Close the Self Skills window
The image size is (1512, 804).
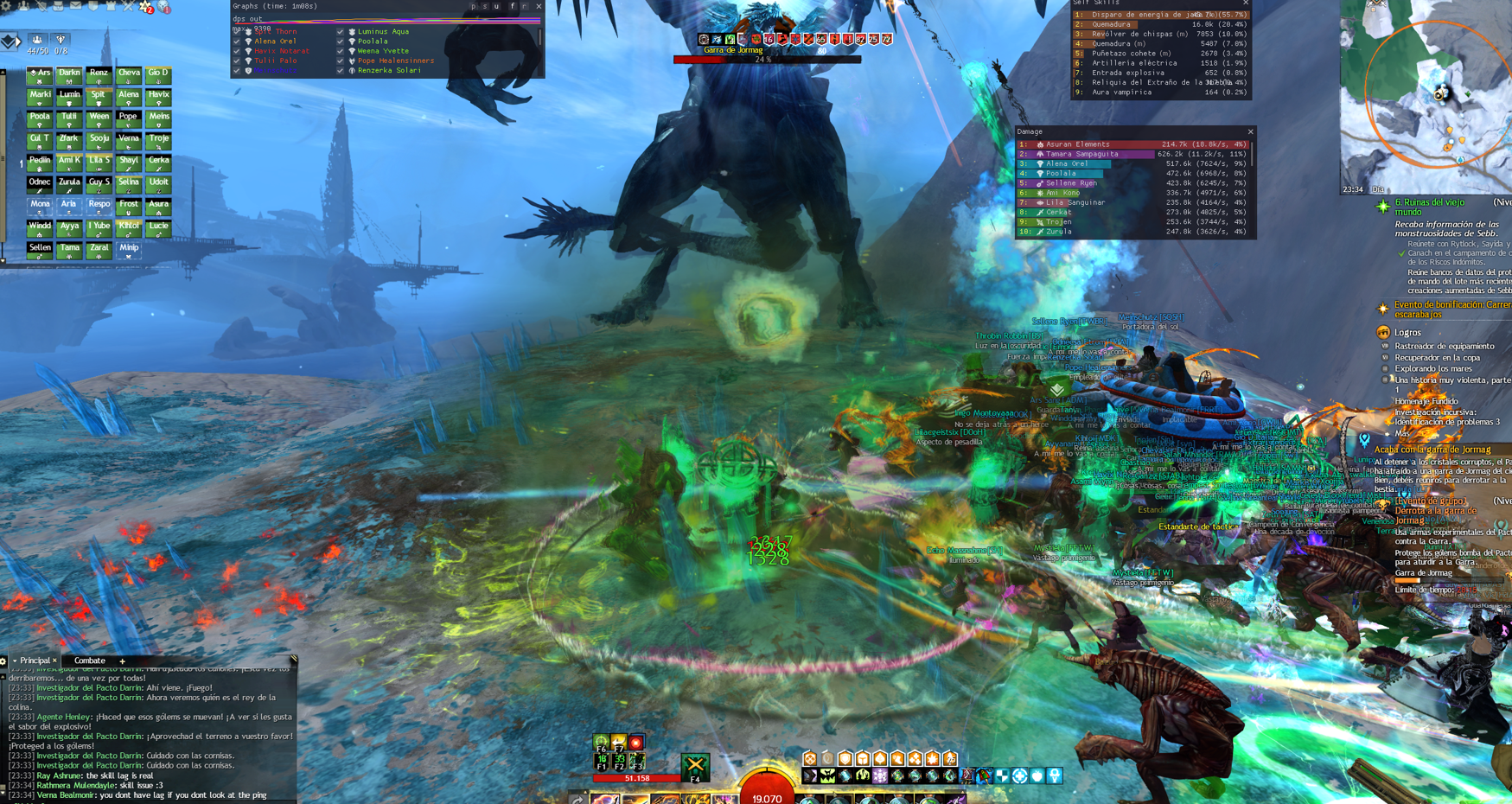pos(1246,3)
